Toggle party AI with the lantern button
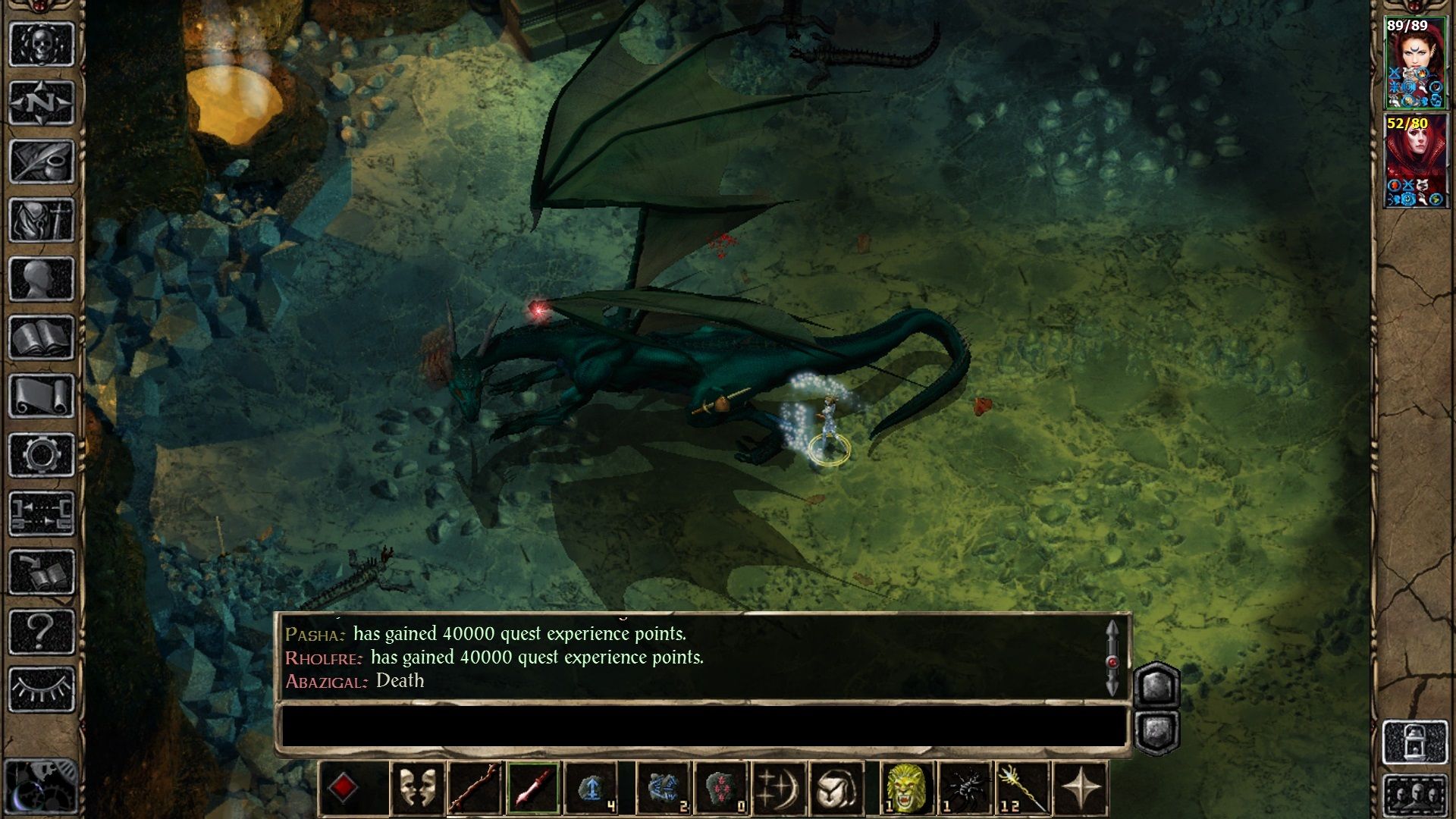The image size is (1456, 819). click(1414, 742)
